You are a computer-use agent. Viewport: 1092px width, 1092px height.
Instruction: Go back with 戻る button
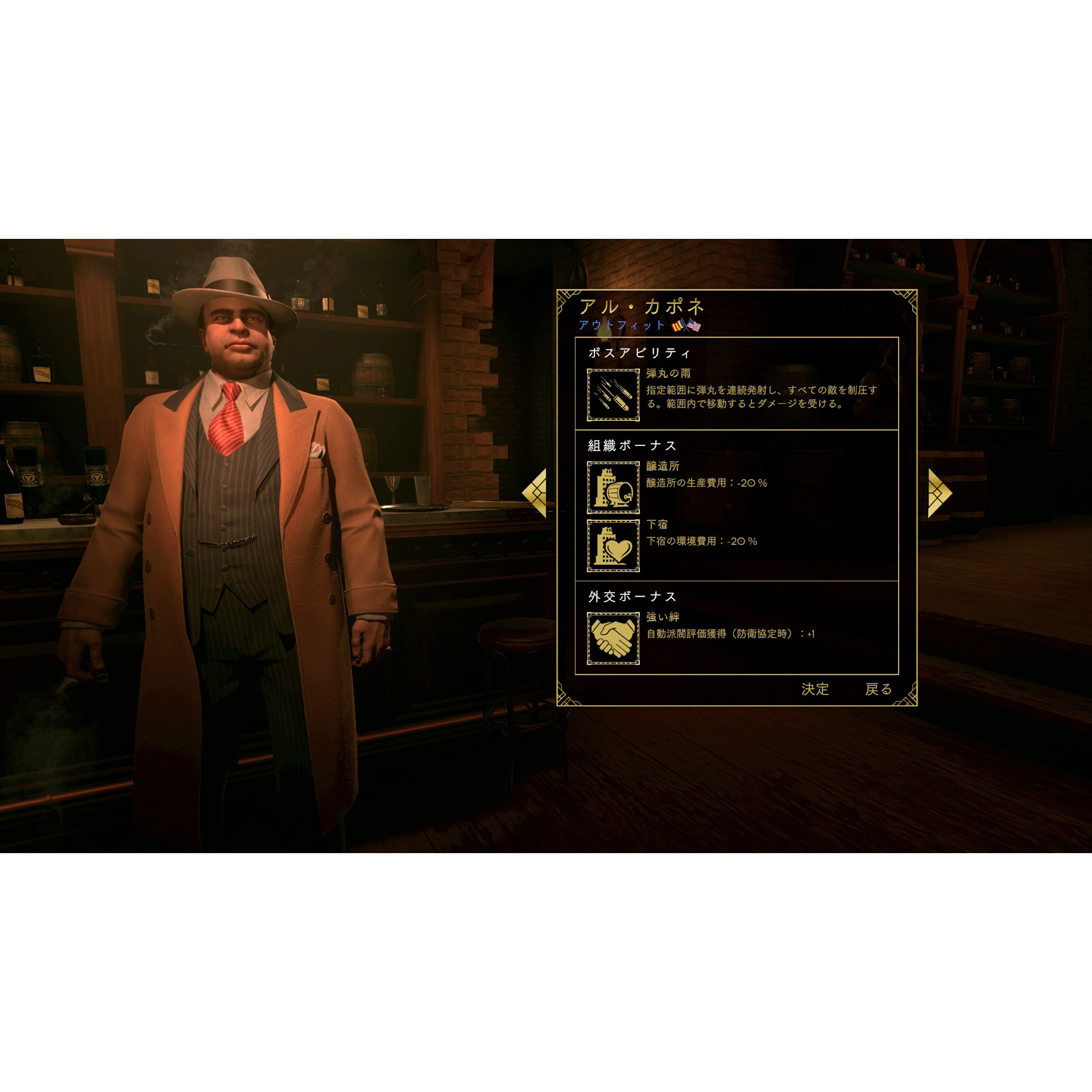878,689
